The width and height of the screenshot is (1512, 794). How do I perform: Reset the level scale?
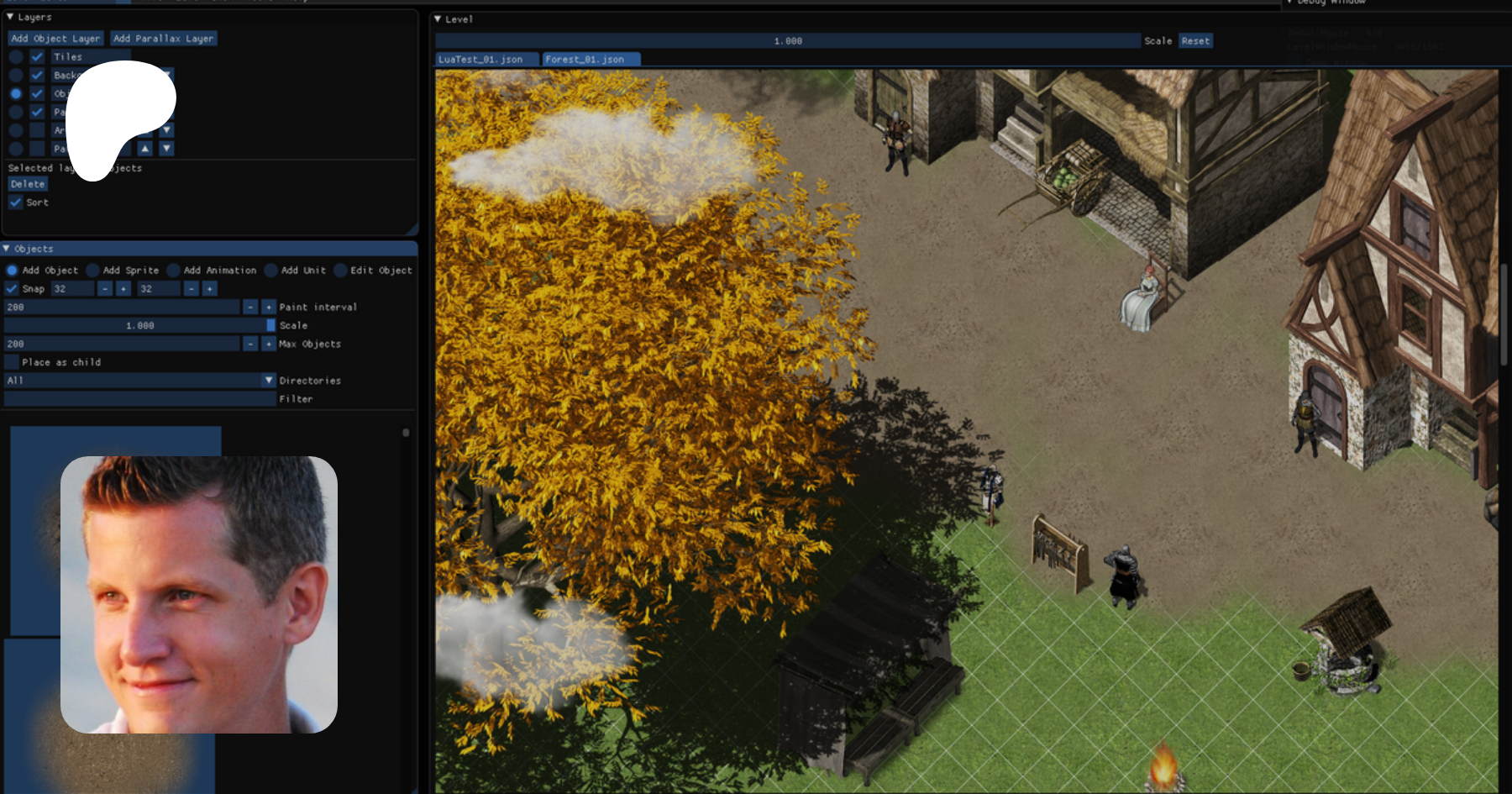(1195, 41)
